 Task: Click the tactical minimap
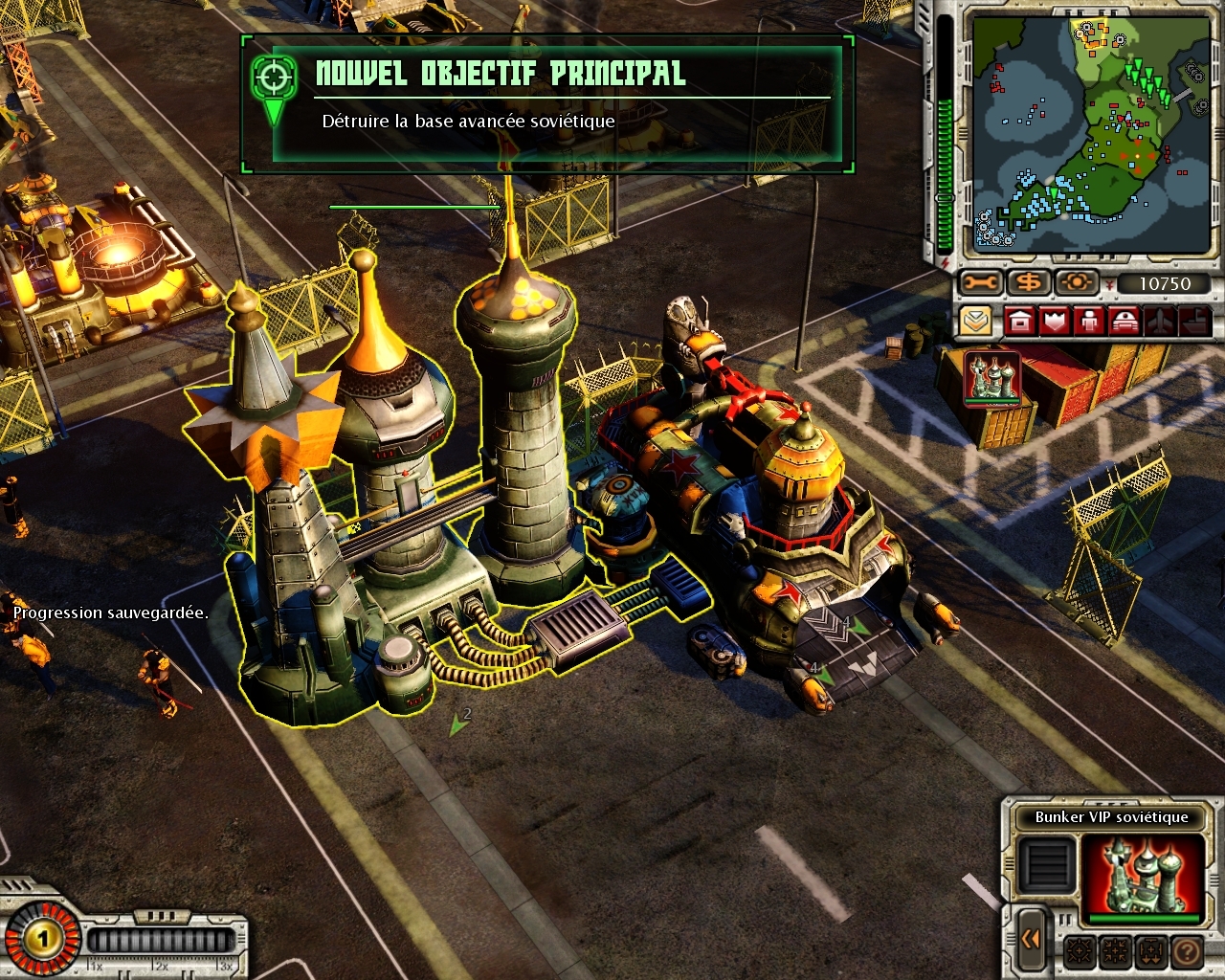point(1091,134)
